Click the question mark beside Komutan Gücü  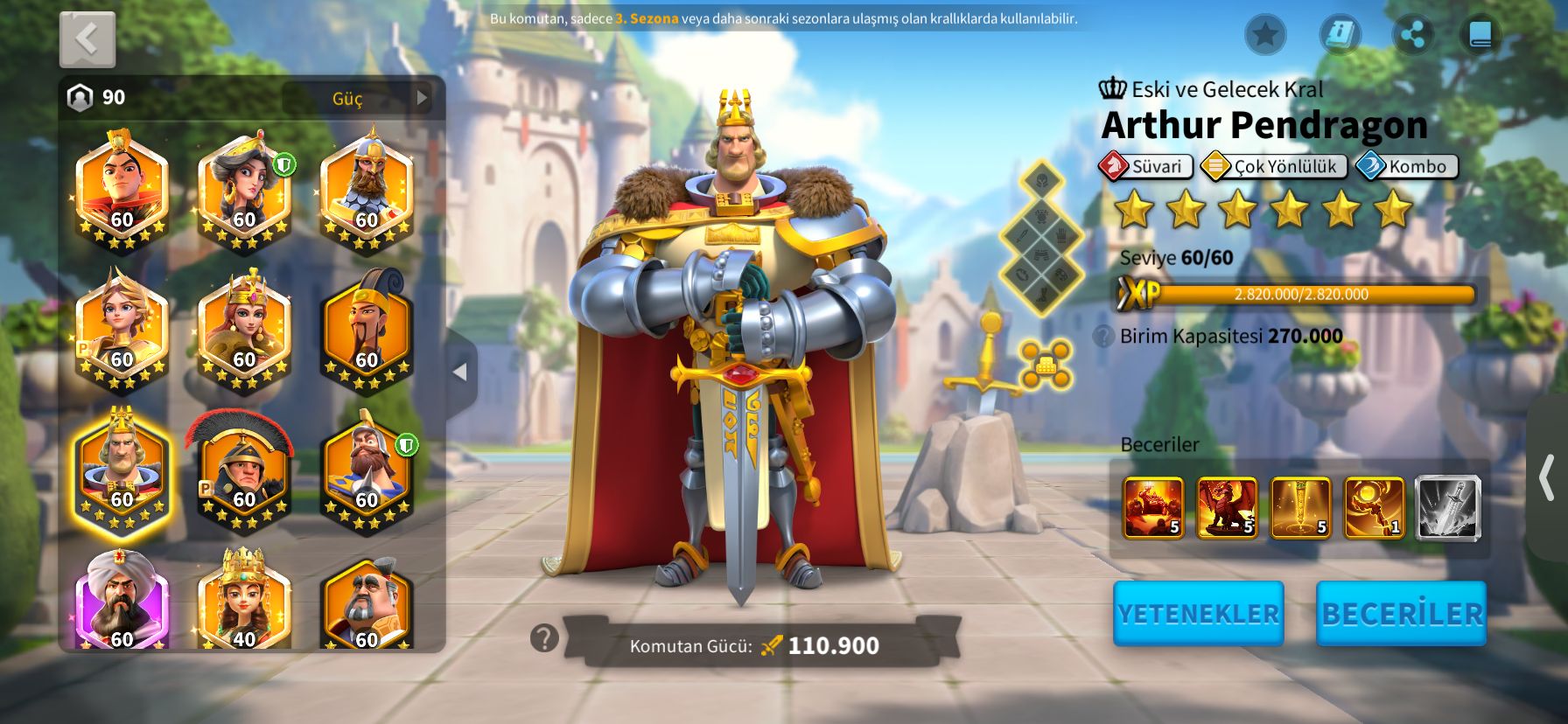[x=544, y=638]
